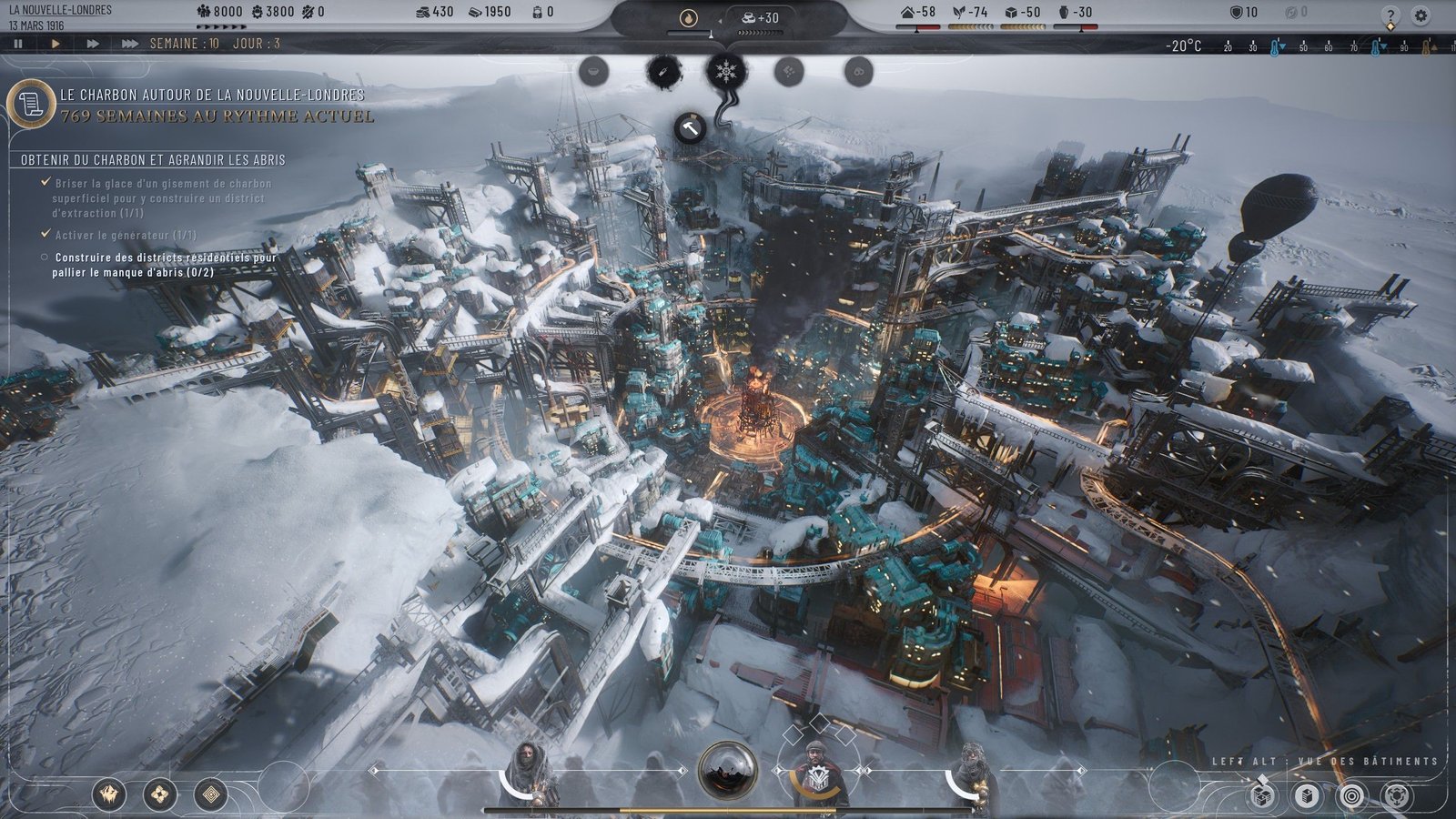Open the help question mark button
The height and width of the screenshot is (819, 1456).
1390,15
